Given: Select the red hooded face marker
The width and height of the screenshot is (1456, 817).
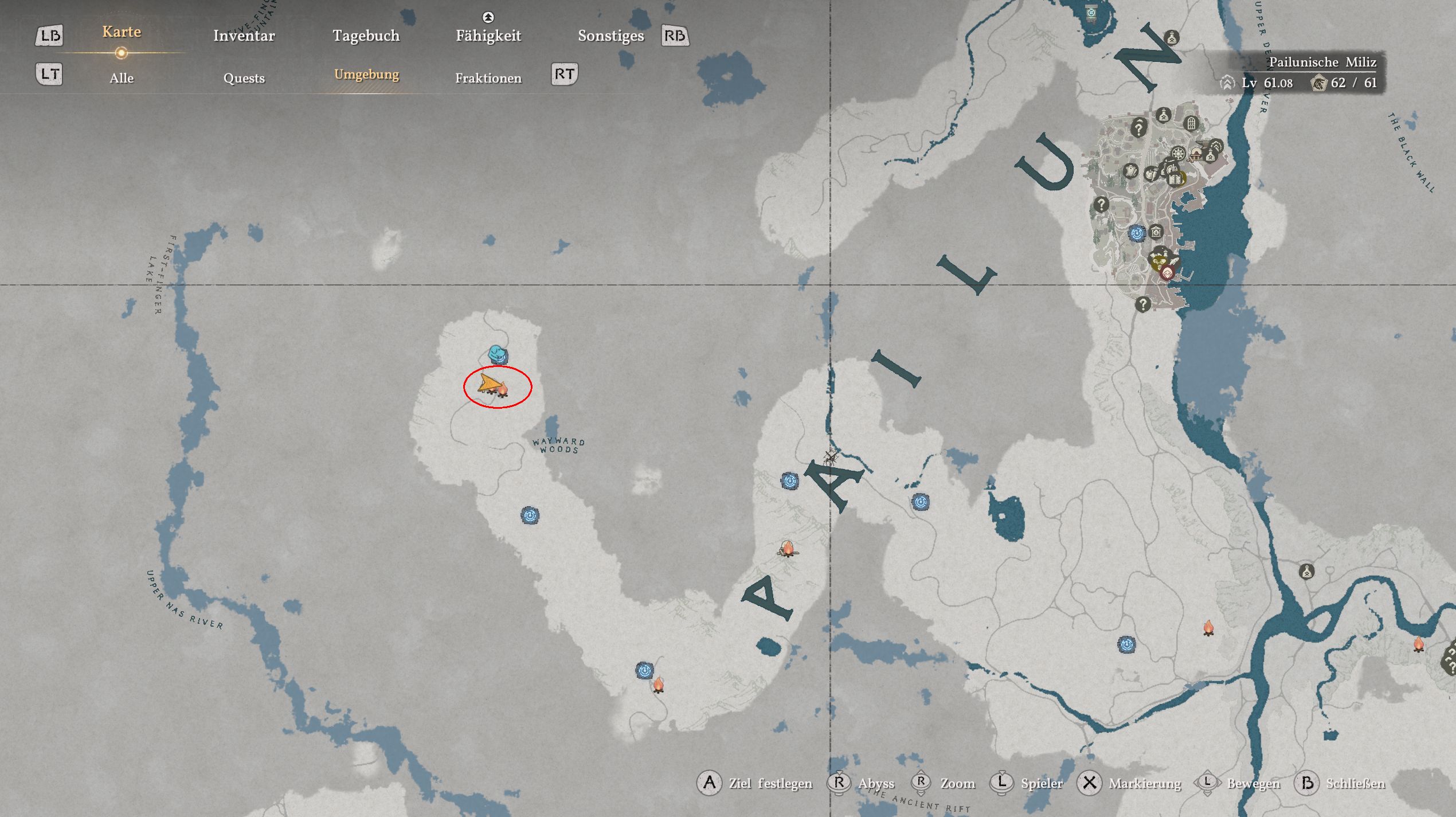Looking at the screenshot, I should coord(1167,273).
